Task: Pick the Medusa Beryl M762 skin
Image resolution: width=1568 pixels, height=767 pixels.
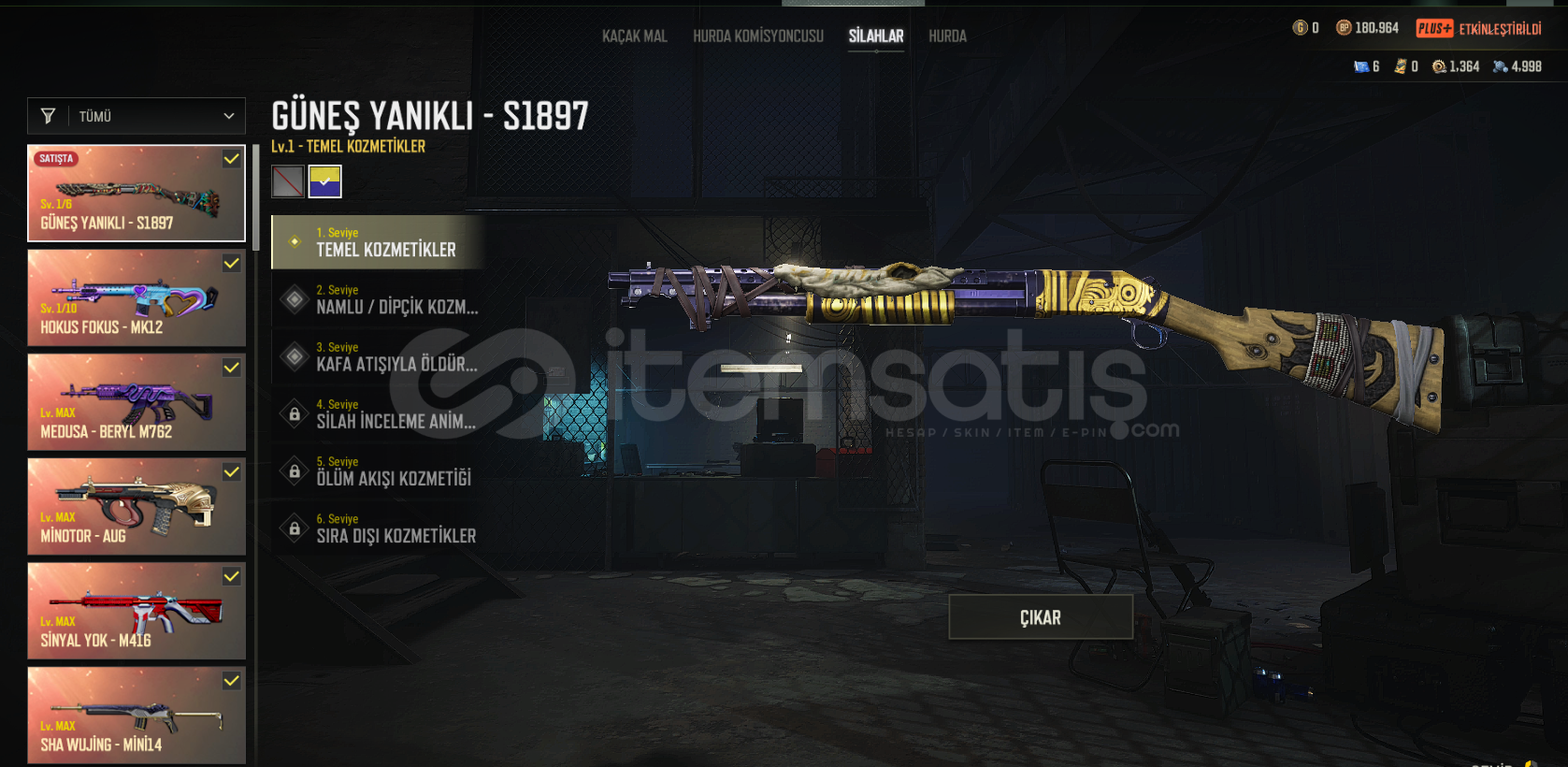Action: (137, 402)
